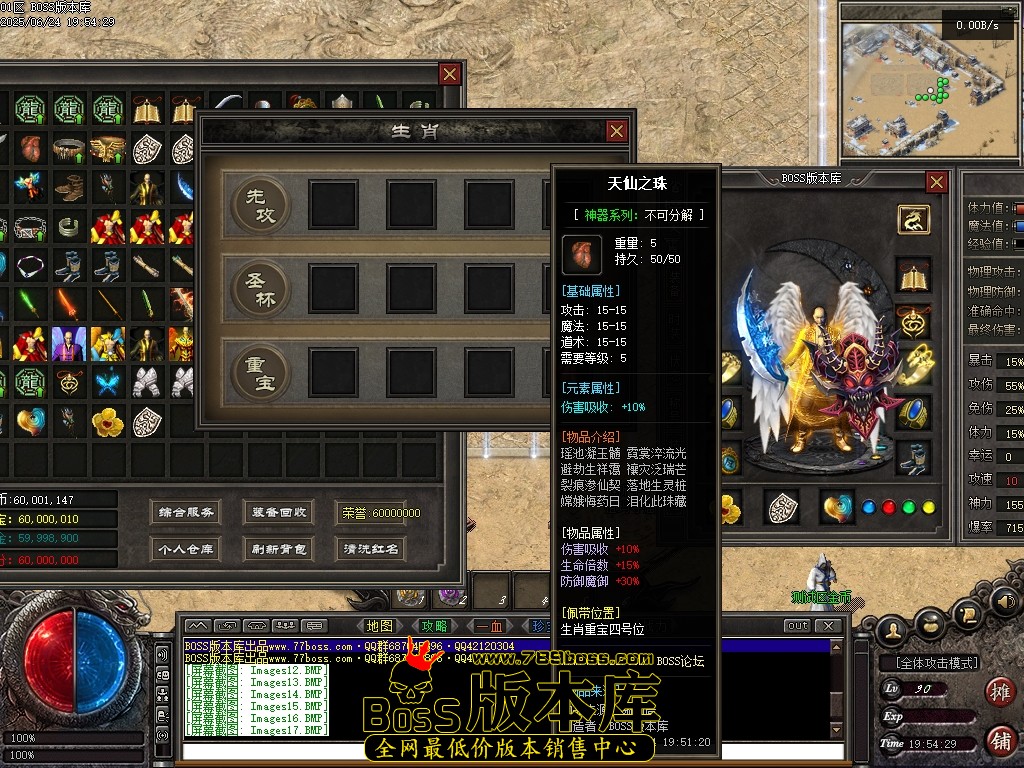Click the 清洗红名 button
The height and width of the screenshot is (768, 1024).
click(x=371, y=549)
